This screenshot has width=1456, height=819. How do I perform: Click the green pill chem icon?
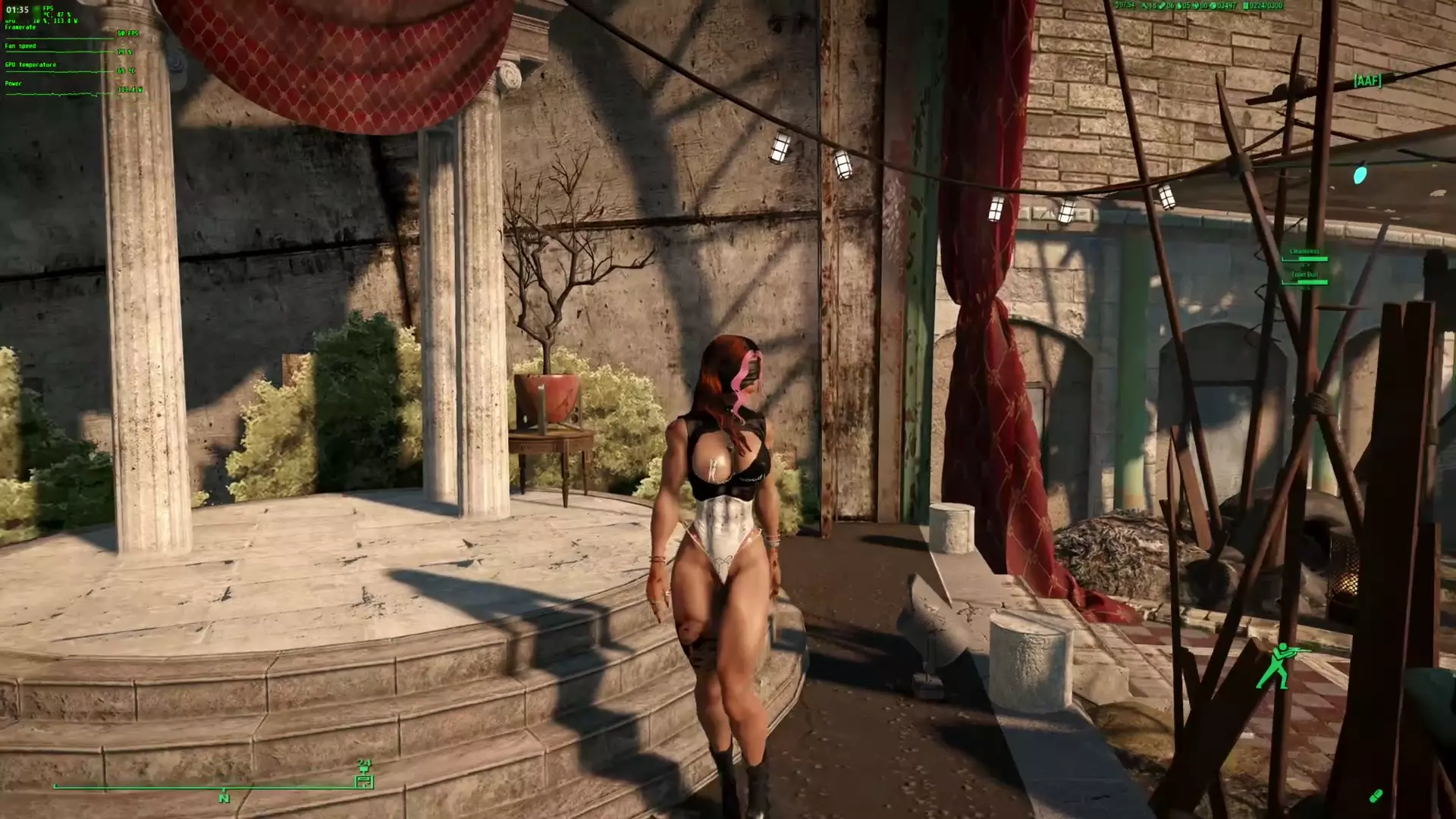[1376, 795]
